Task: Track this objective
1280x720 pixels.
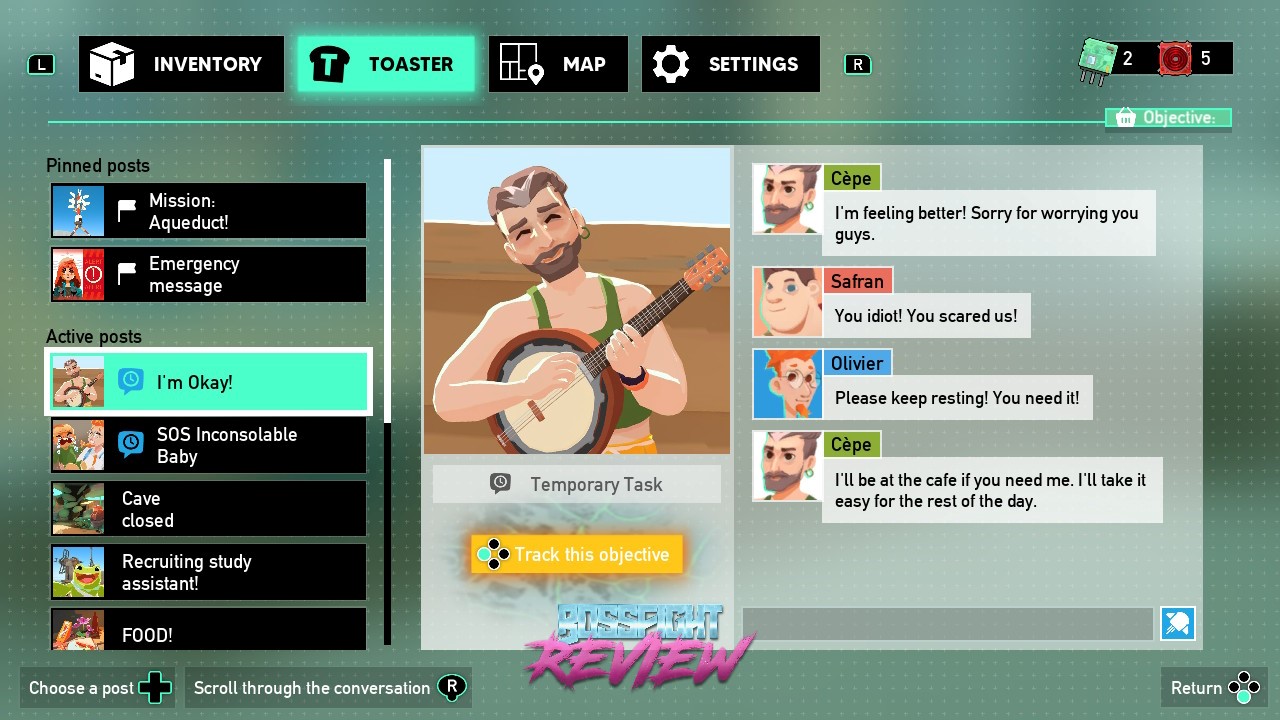Action: pos(577,554)
